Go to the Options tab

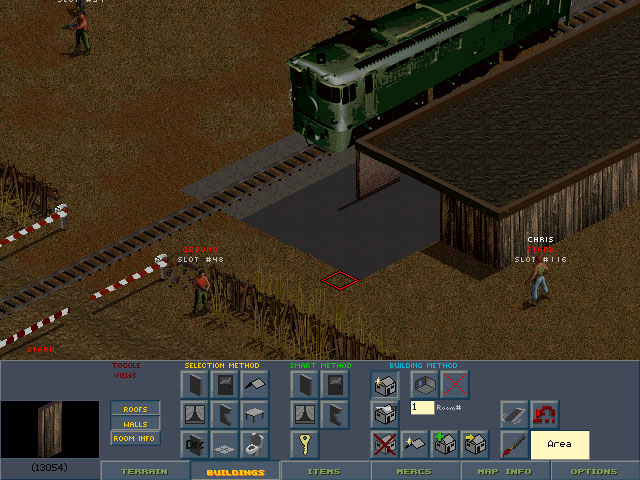coord(594,471)
